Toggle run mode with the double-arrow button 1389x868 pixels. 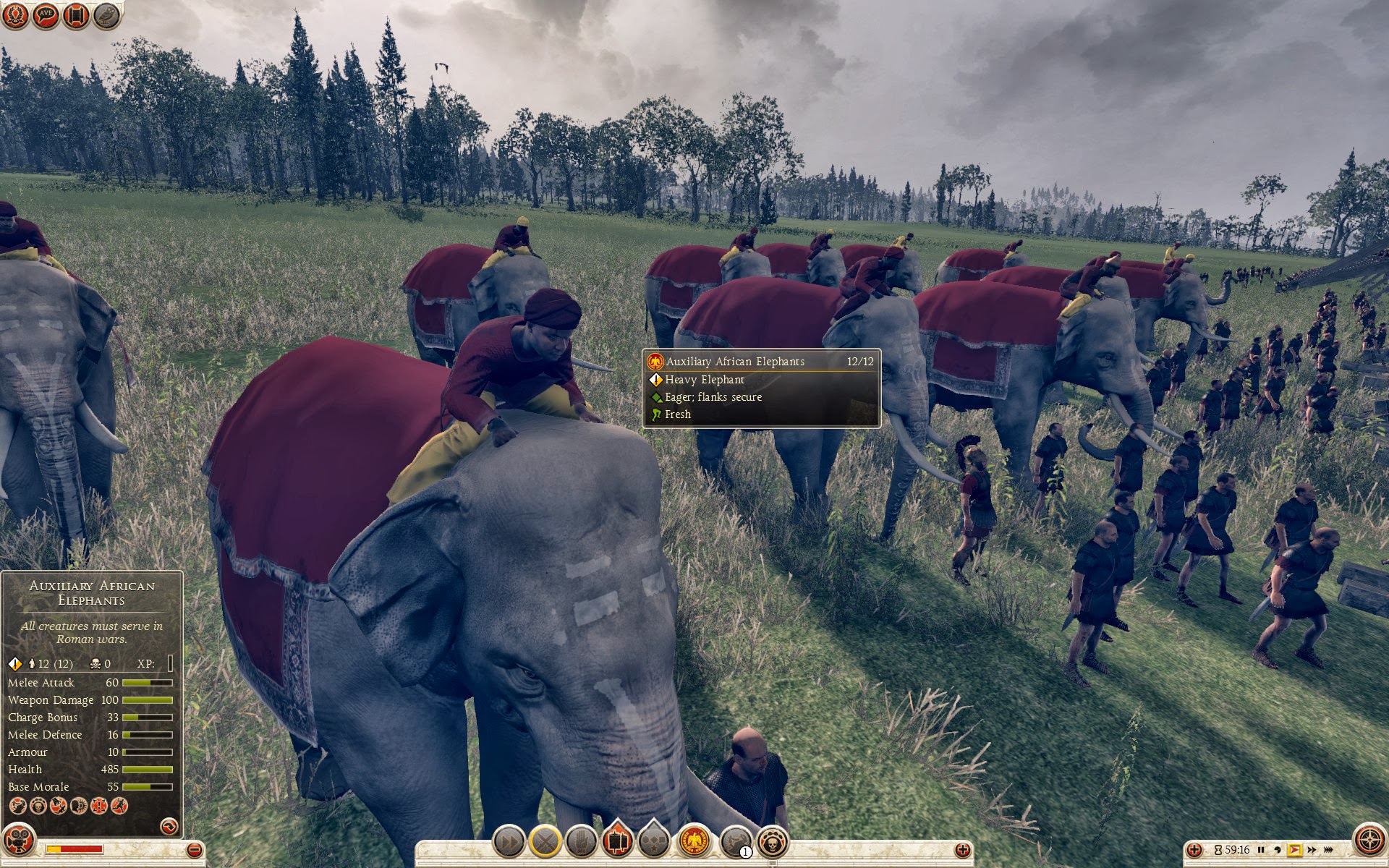(509, 842)
